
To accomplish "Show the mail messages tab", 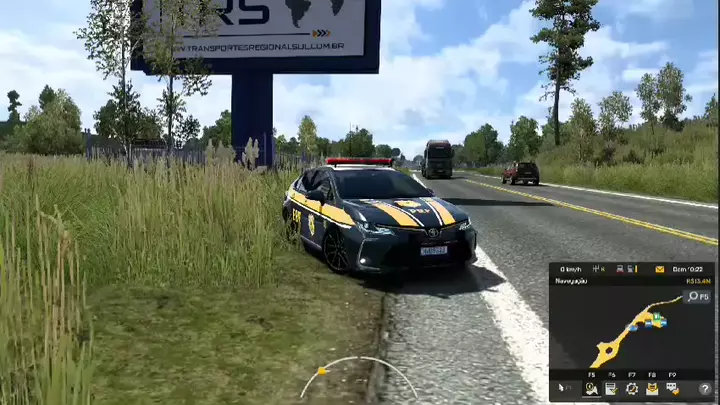I will point(652,388).
